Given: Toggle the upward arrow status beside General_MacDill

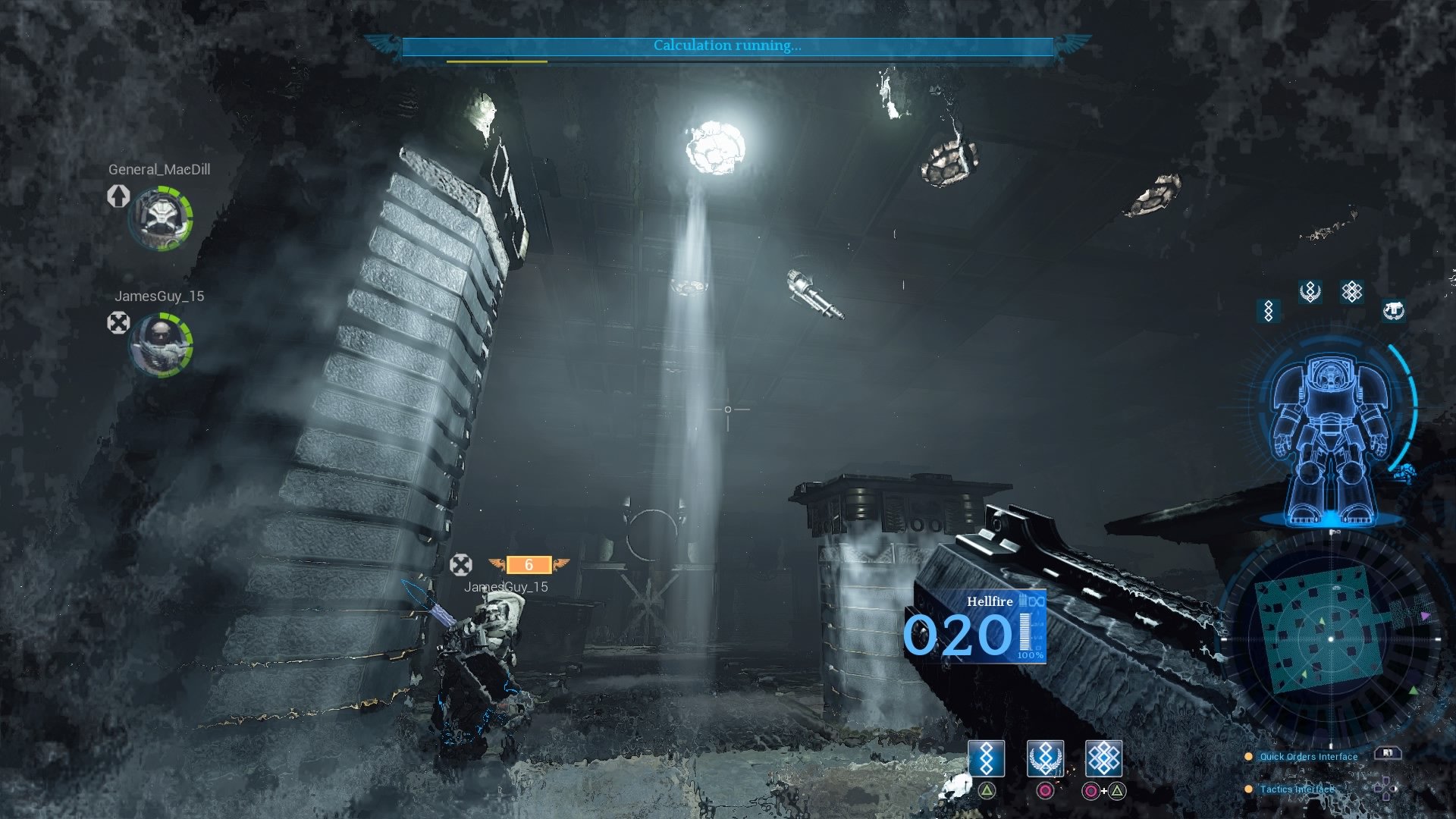Looking at the screenshot, I should click(x=118, y=199).
